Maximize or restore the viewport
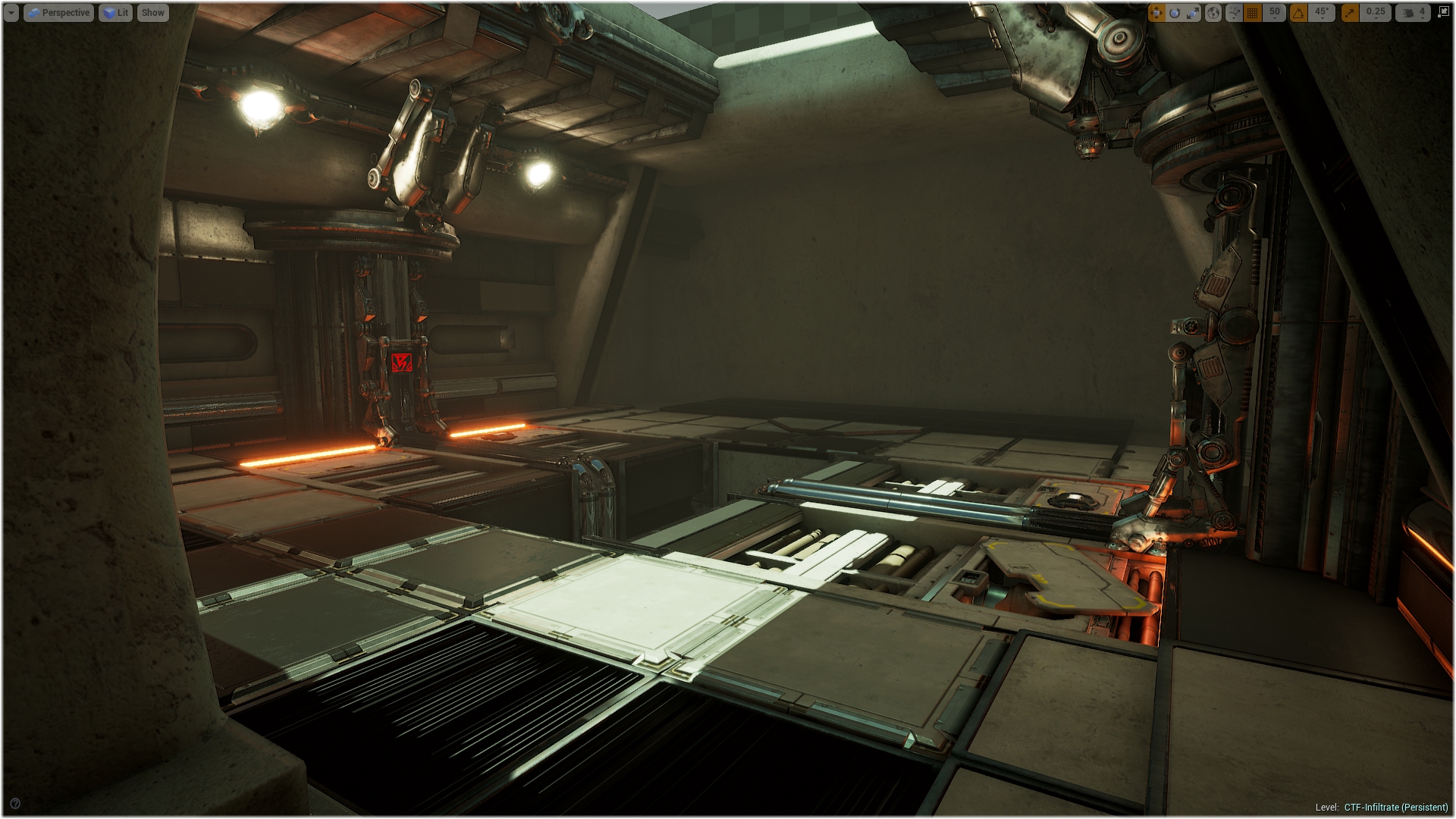Screen dimensions: 1456x819 pyautogui.click(x=1443, y=12)
